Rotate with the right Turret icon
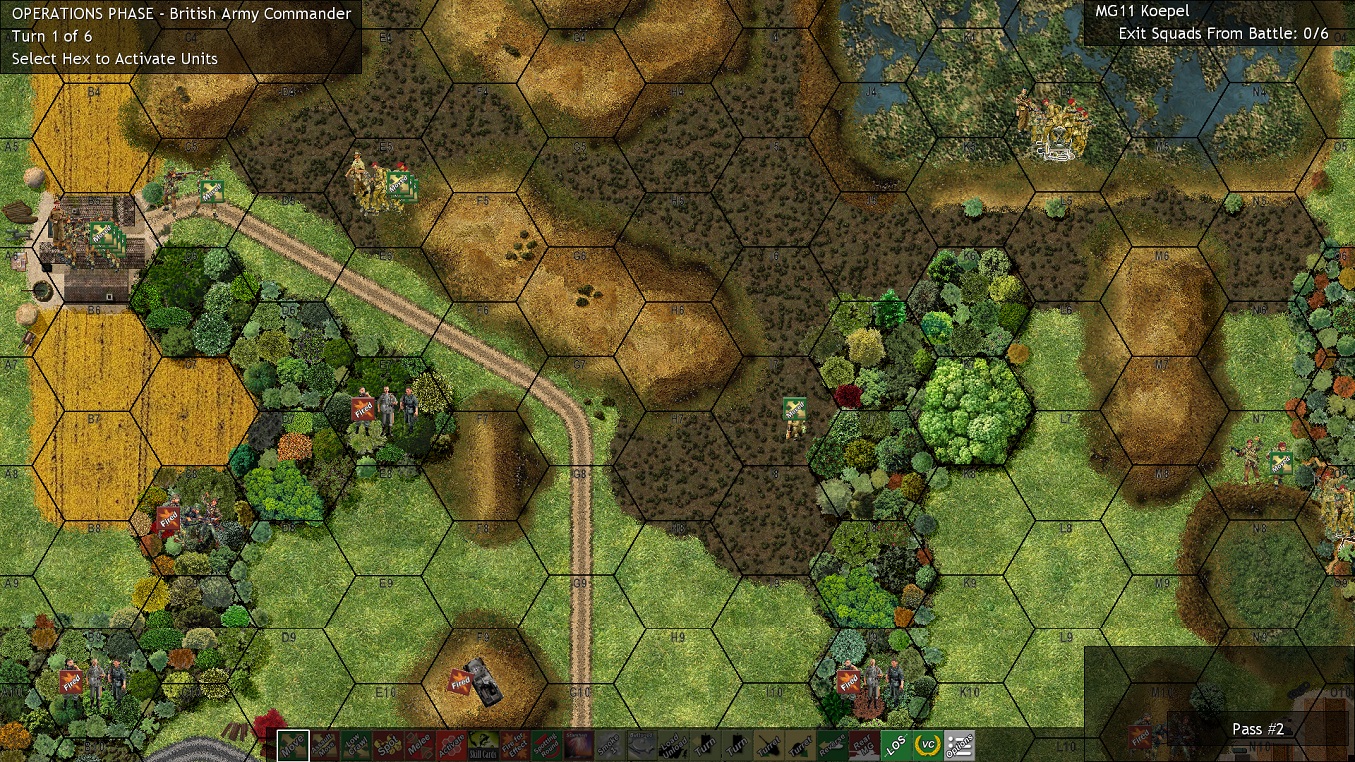The image size is (1355, 762). [x=799, y=744]
